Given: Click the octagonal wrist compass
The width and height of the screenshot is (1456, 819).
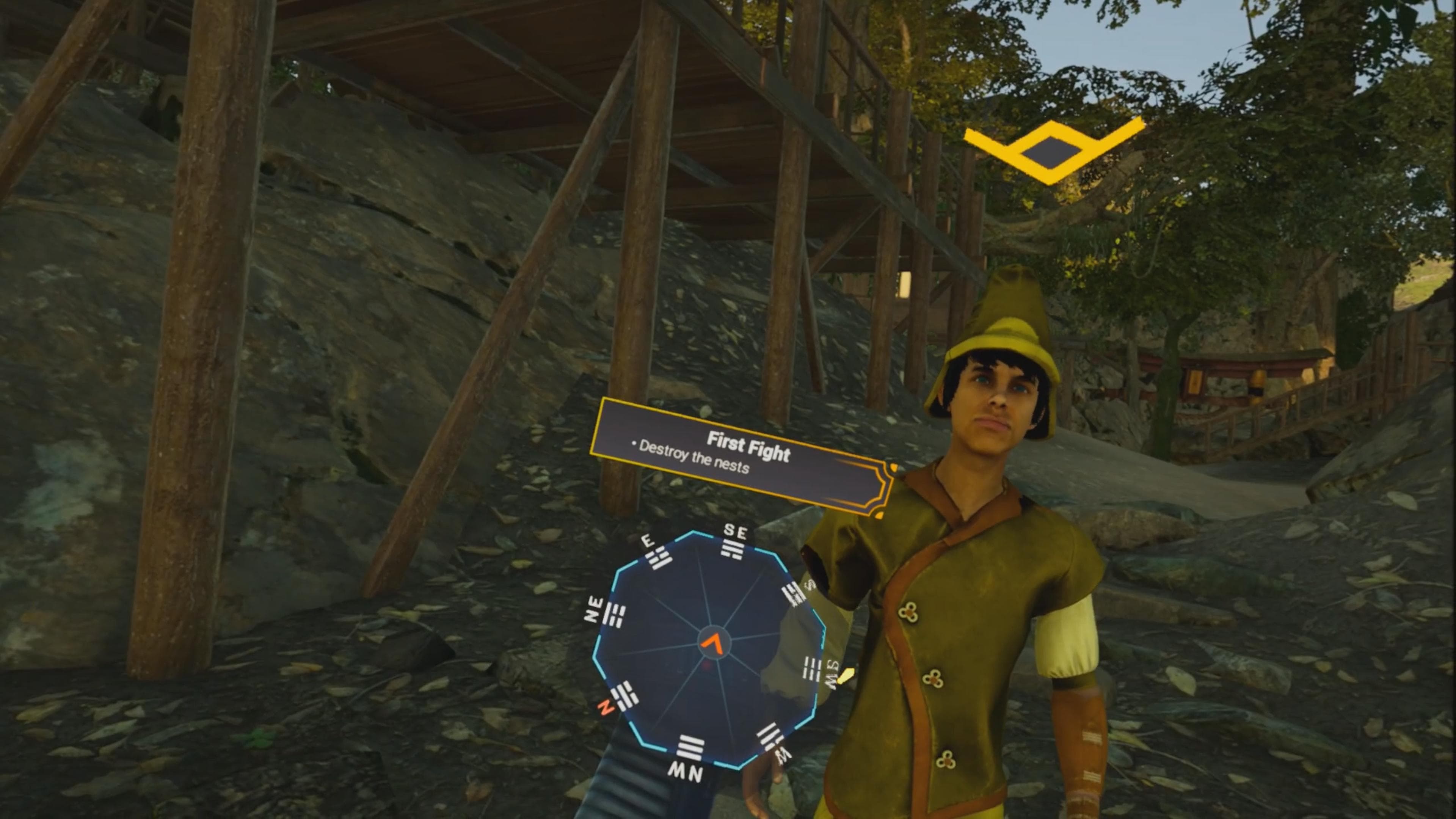Looking at the screenshot, I should 709,650.
